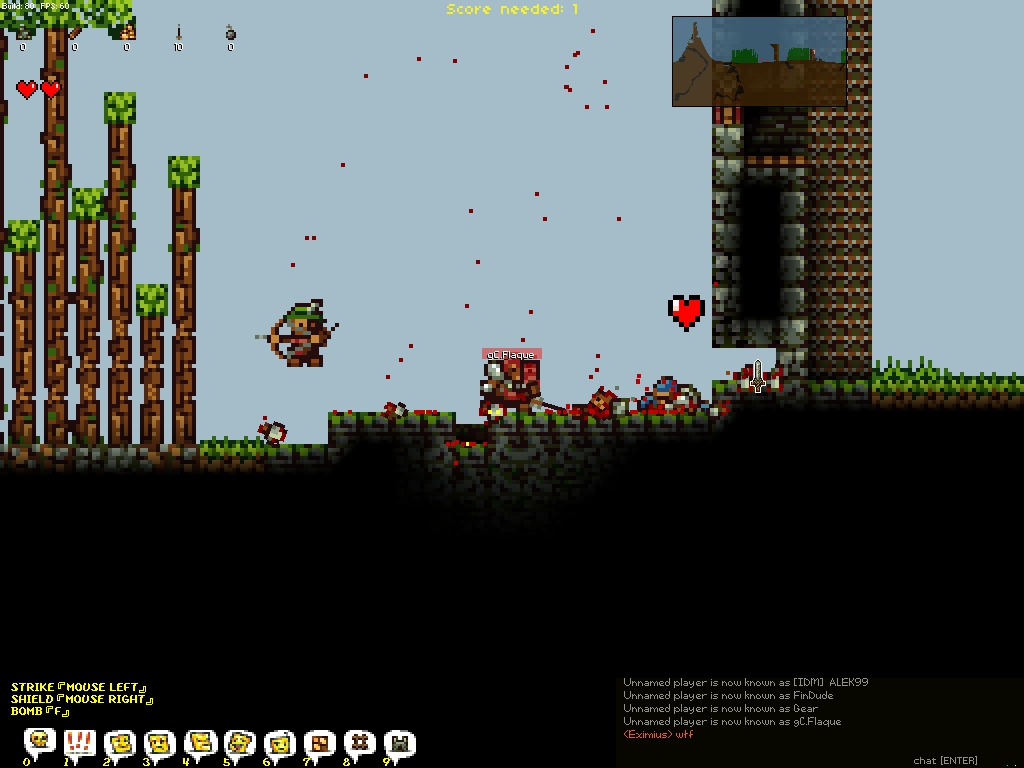Select the castle emote numbered 9
Viewport: 1024px width, 768px height.
point(400,742)
